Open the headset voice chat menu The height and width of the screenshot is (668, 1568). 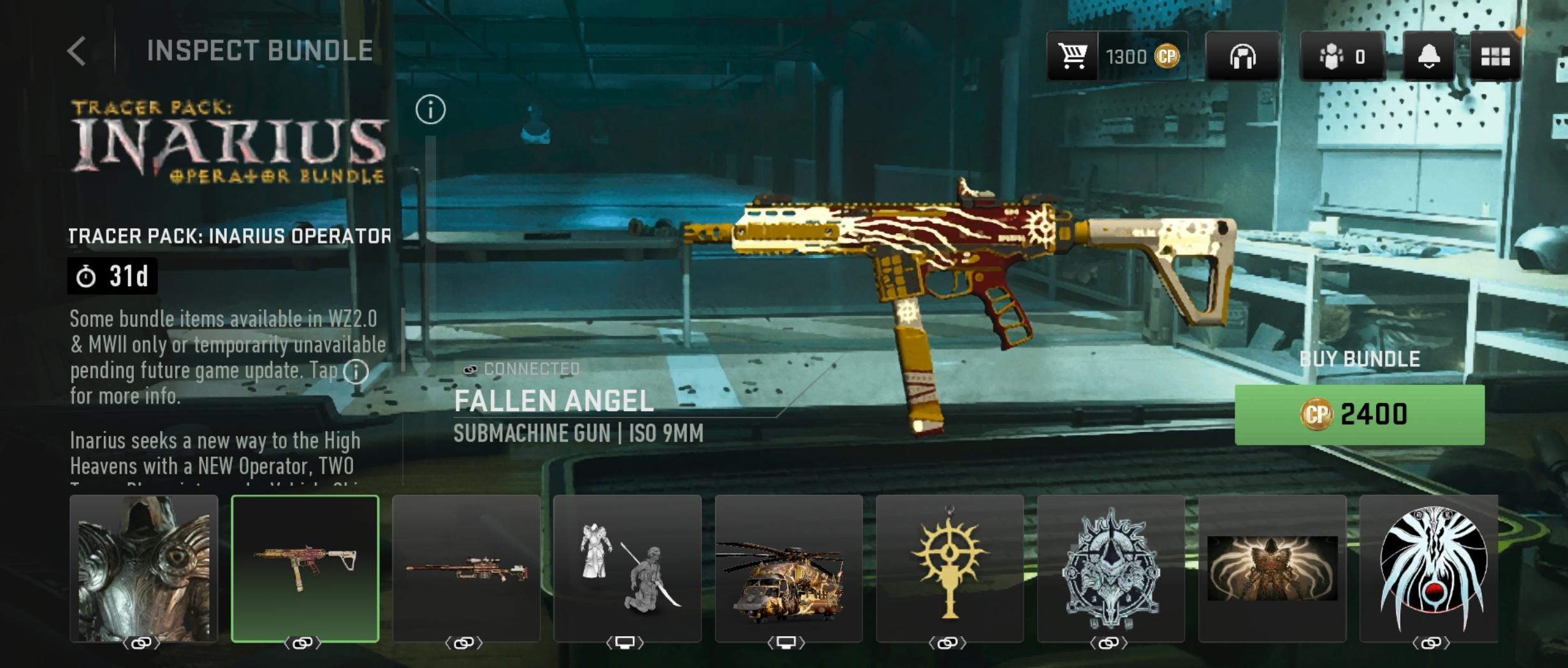1242,56
